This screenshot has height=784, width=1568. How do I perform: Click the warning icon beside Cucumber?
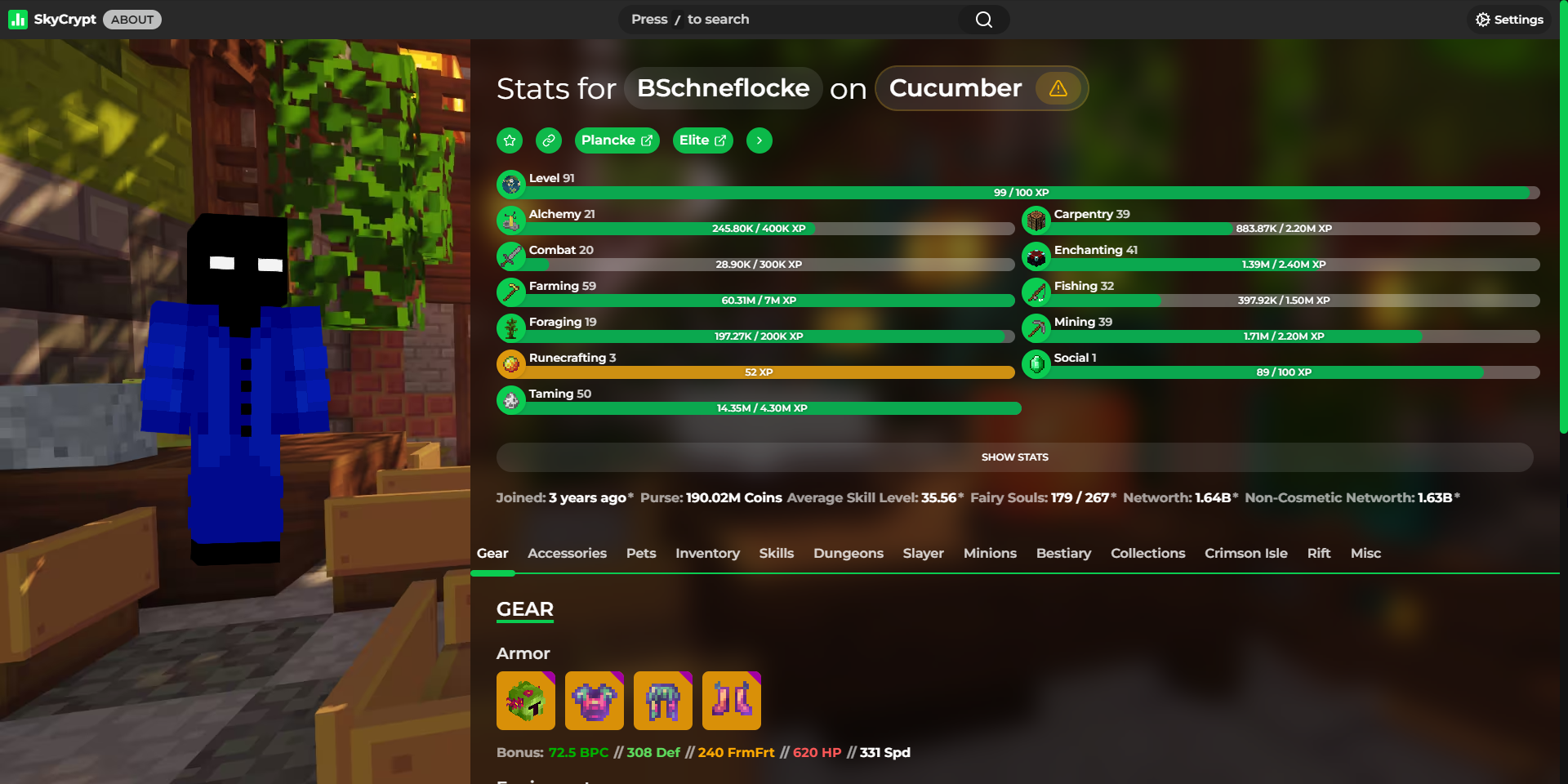1058,88
